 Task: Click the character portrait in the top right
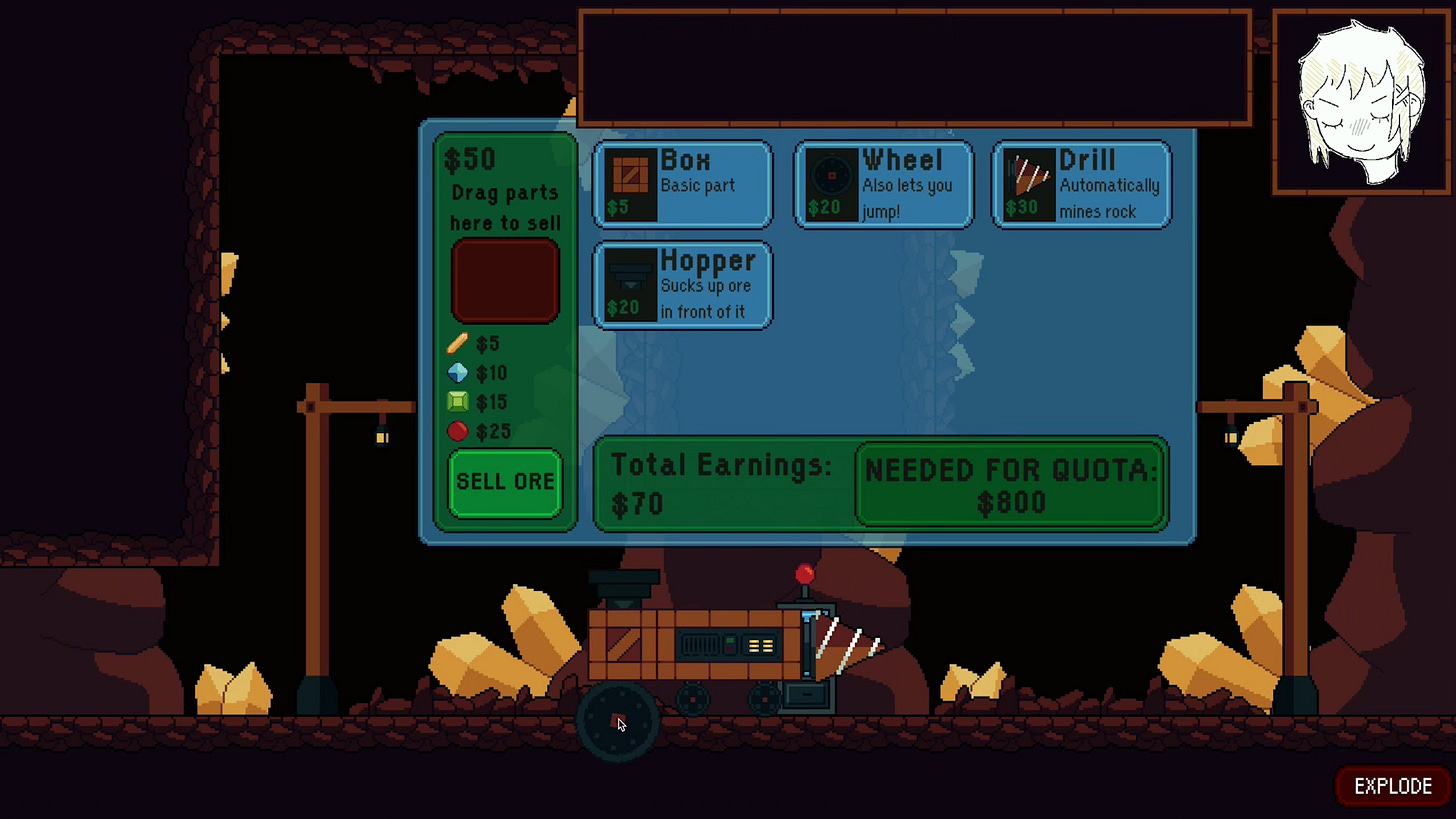pos(1362,100)
